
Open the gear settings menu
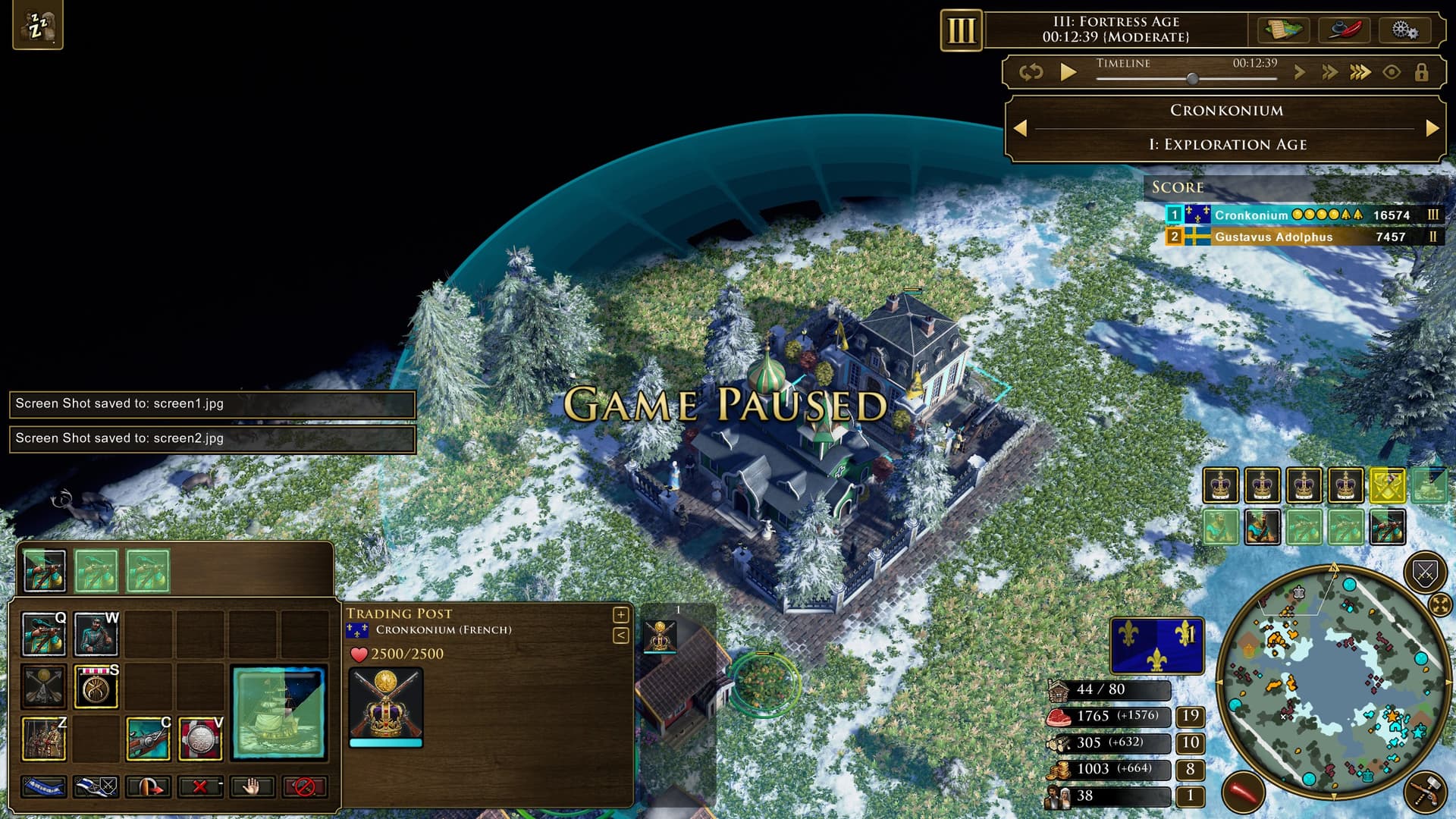click(1404, 30)
